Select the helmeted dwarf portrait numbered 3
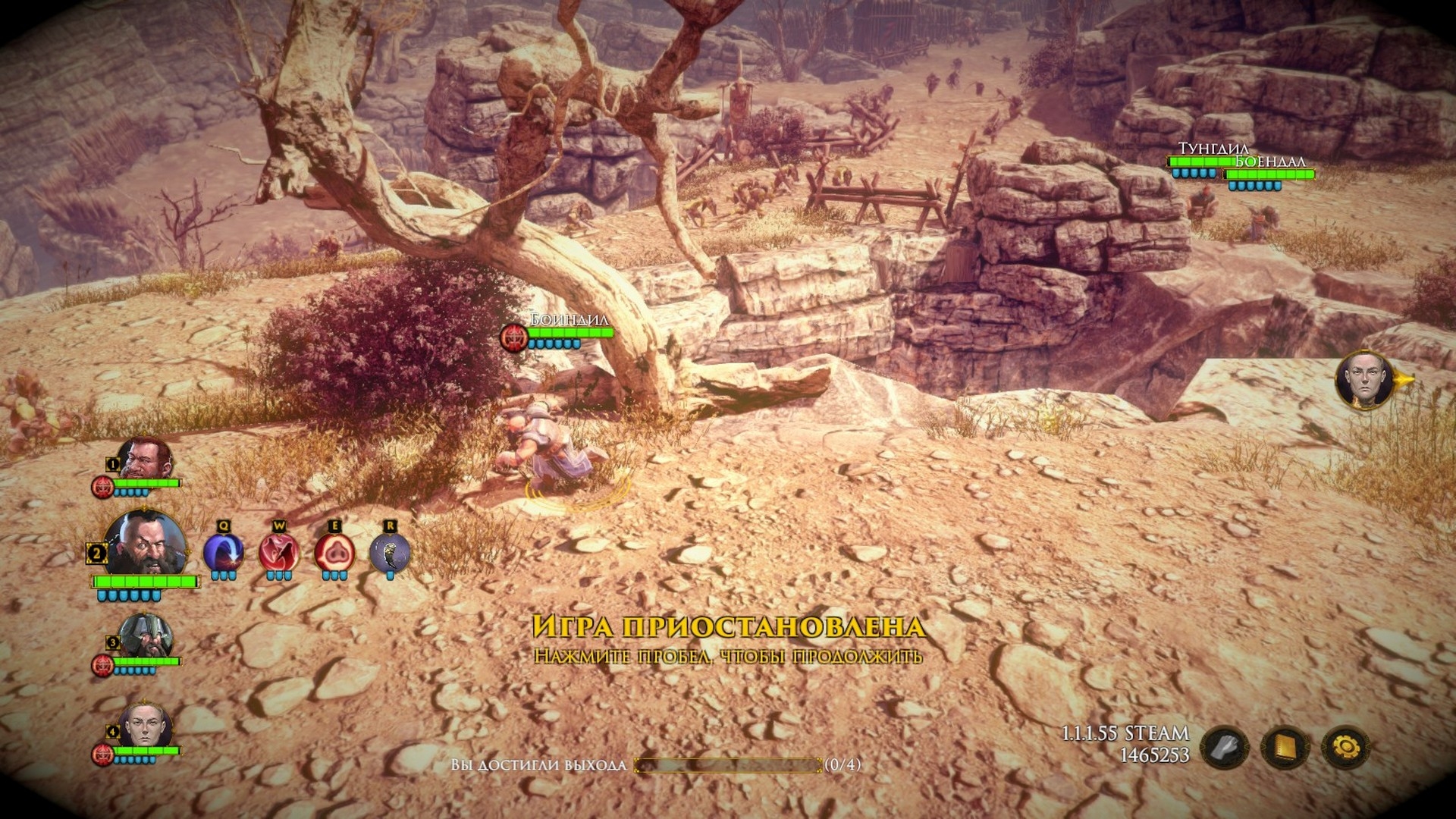 pyautogui.click(x=145, y=637)
